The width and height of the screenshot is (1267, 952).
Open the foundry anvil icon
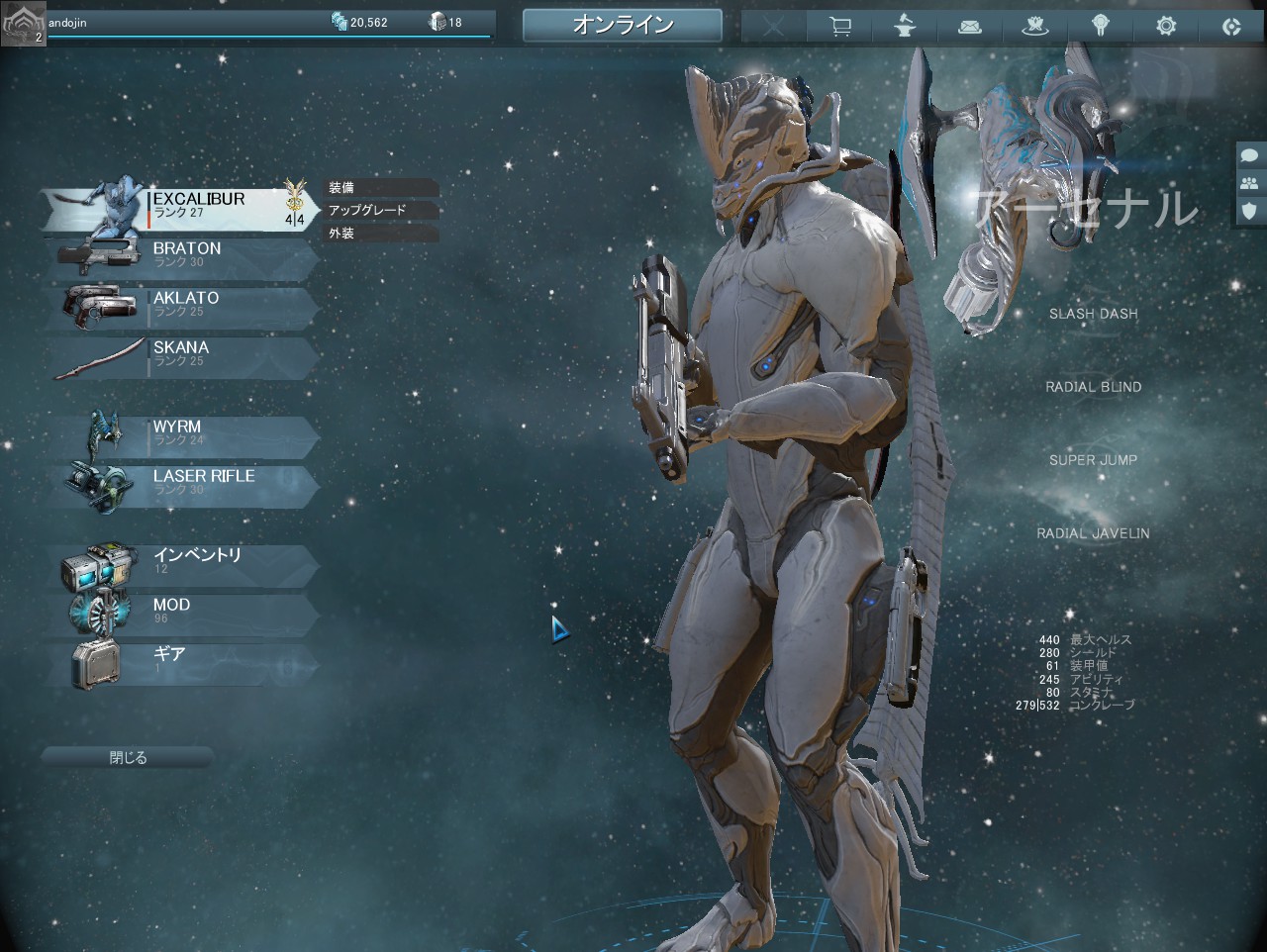[x=905, y=27]
